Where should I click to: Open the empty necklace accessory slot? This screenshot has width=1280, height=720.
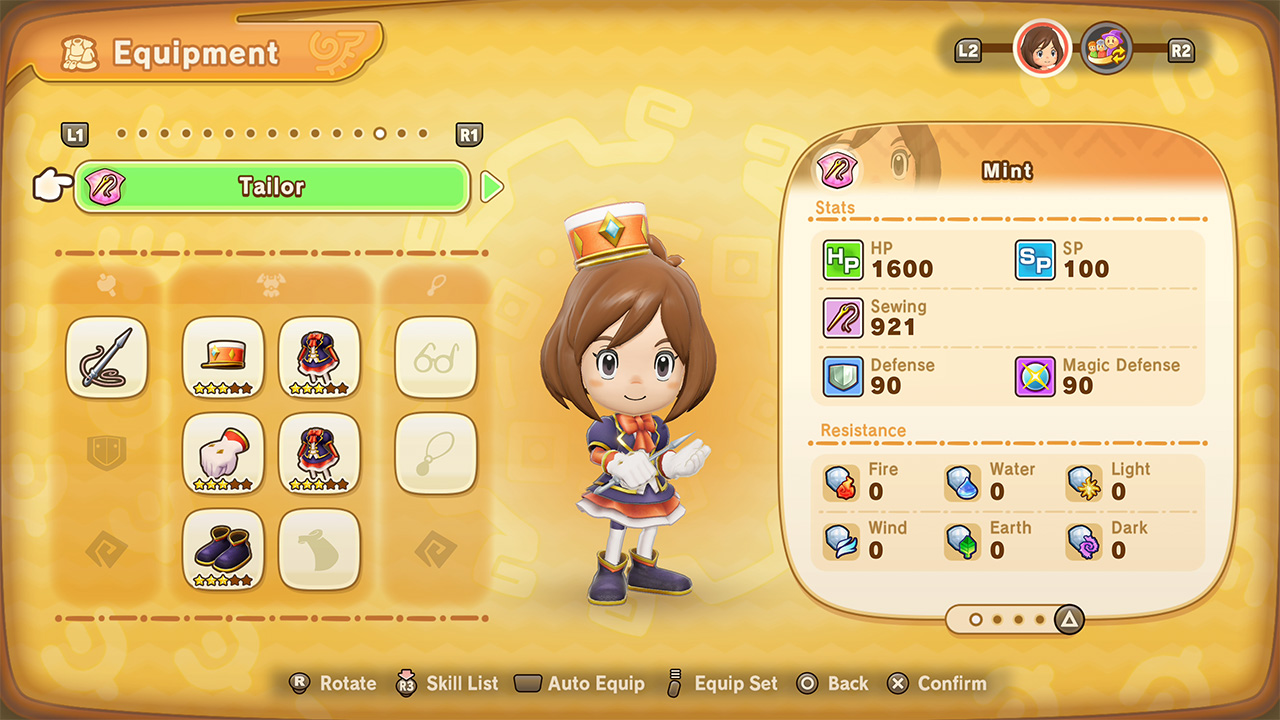click(435, 453)
